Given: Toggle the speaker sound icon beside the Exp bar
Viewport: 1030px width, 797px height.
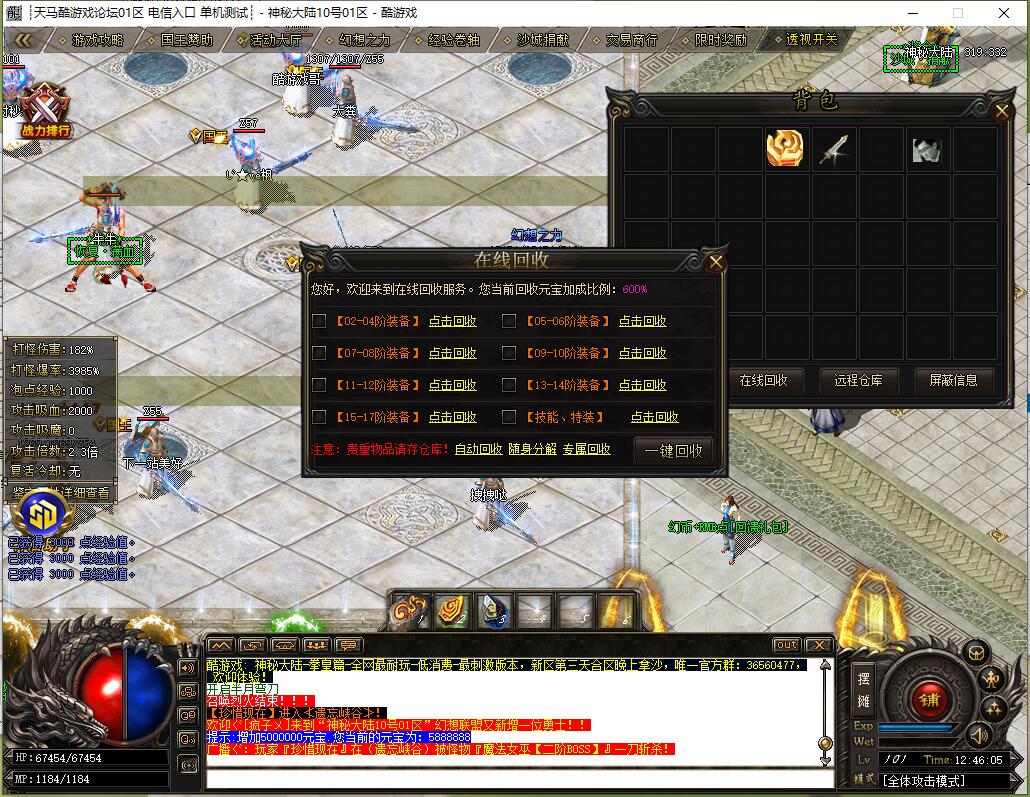Looking at the screenshot, I should [x=979, y=736].
